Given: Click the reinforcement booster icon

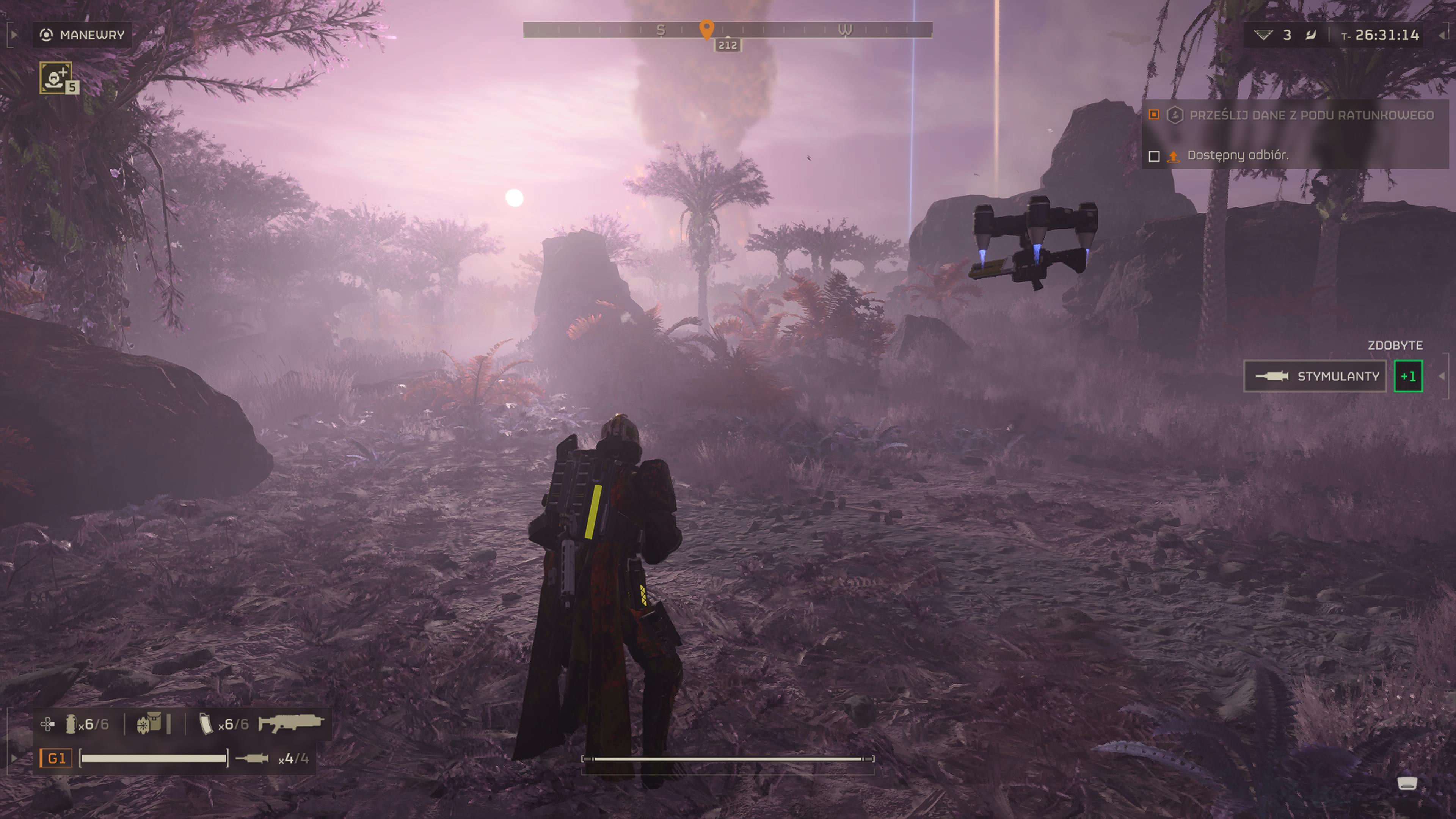Looking at the screenshot, I should (x=56, y=77).
